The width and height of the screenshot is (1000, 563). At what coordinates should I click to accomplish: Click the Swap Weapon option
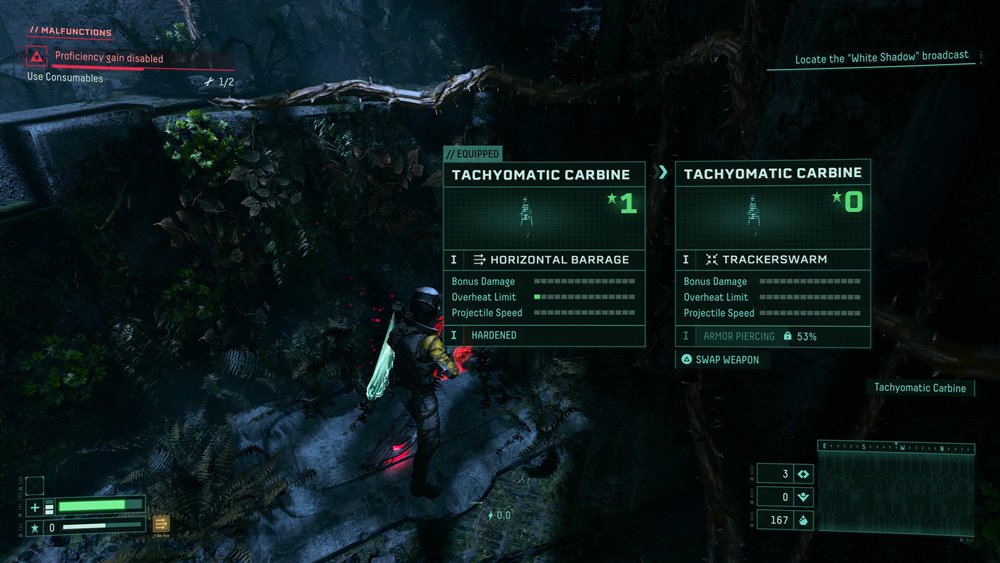(720, 360)
